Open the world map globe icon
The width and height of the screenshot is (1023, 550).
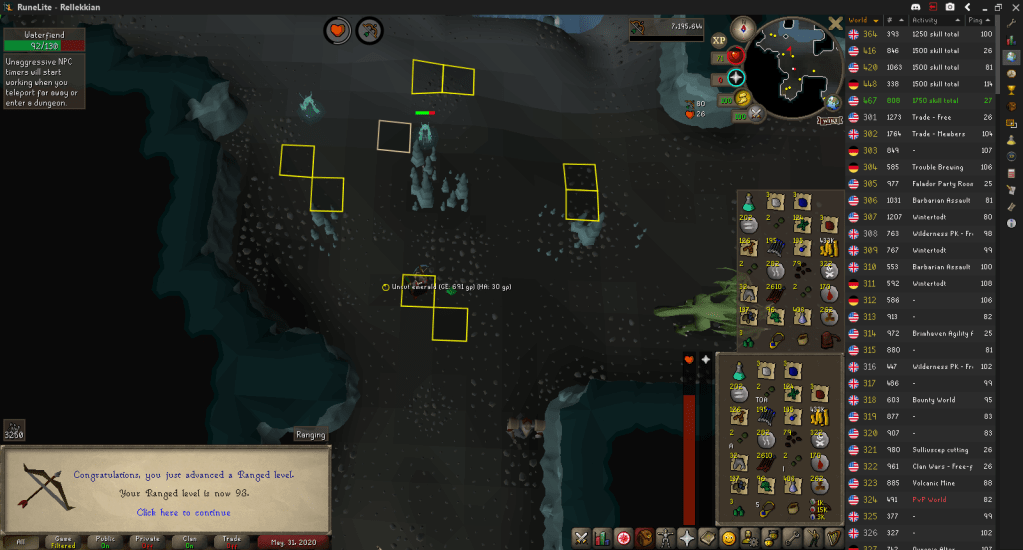point(832,102)
